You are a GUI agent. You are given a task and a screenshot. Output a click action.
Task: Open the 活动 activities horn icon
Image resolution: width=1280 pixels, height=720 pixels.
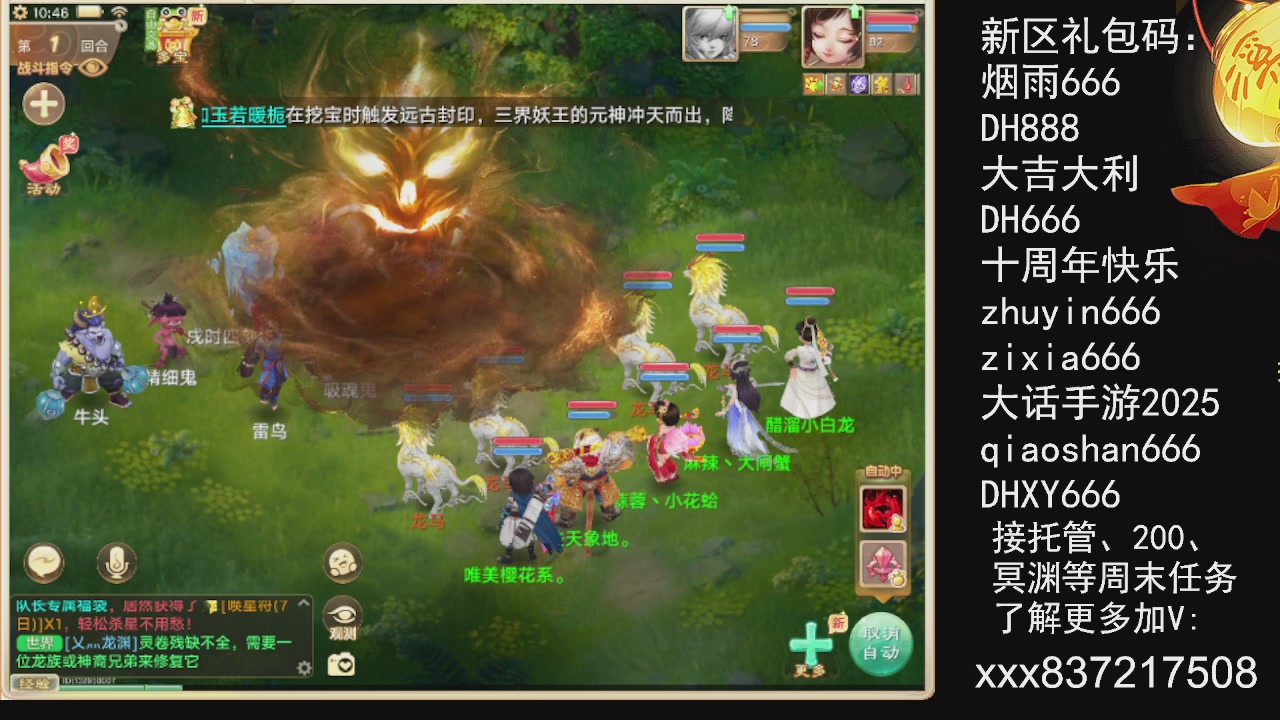tap(44, 163)
